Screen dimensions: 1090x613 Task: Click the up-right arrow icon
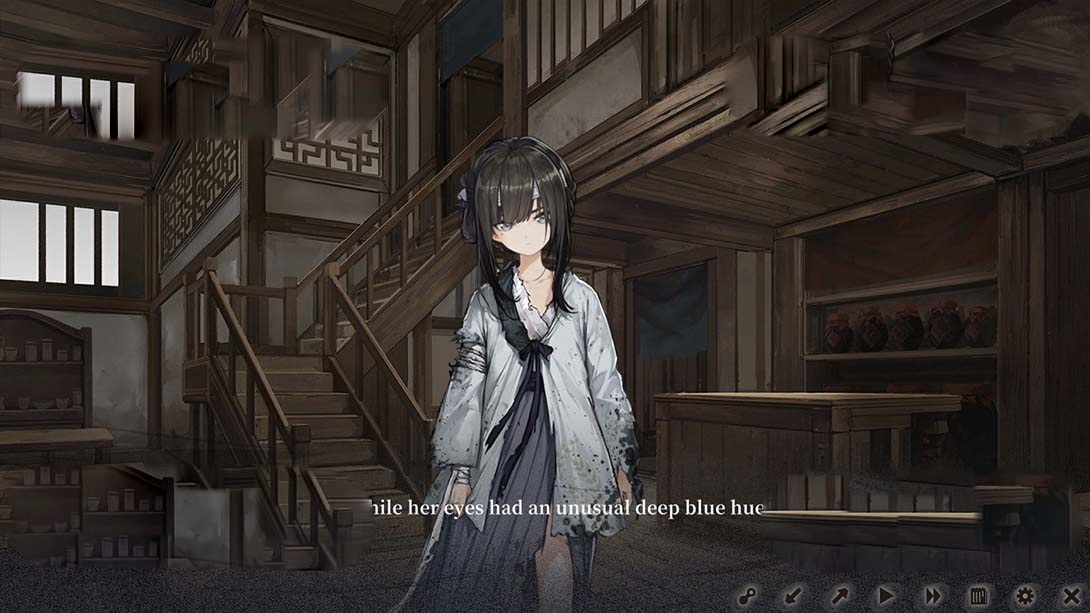(839, 596)
